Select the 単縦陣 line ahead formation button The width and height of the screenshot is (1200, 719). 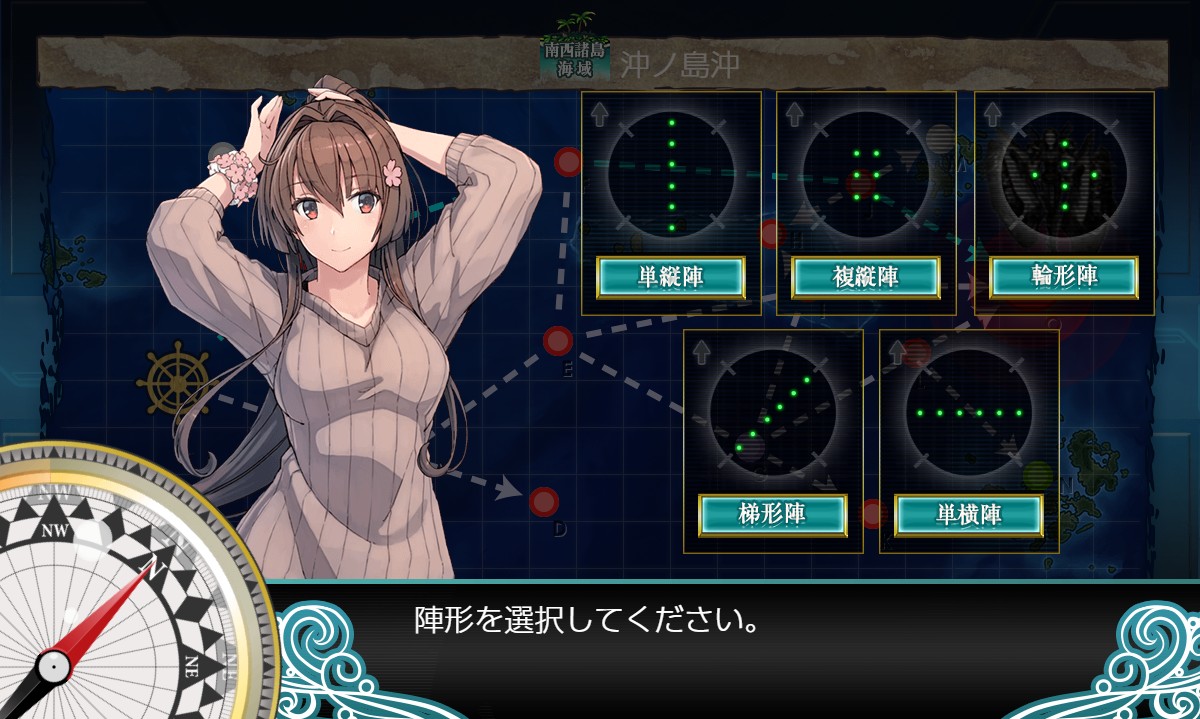click(x=671, y=277)
